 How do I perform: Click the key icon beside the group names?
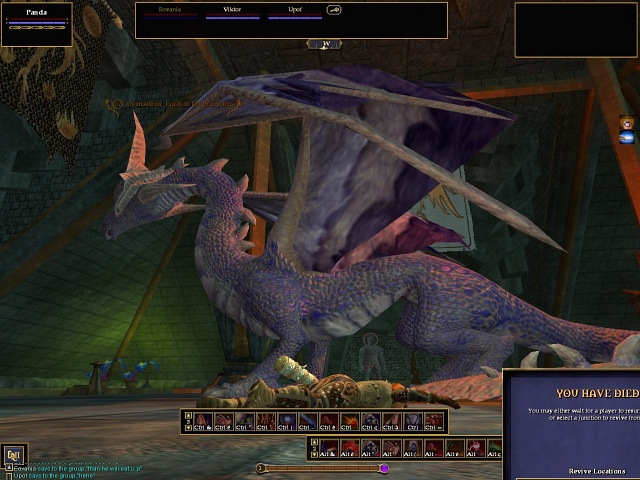point(334,11)
